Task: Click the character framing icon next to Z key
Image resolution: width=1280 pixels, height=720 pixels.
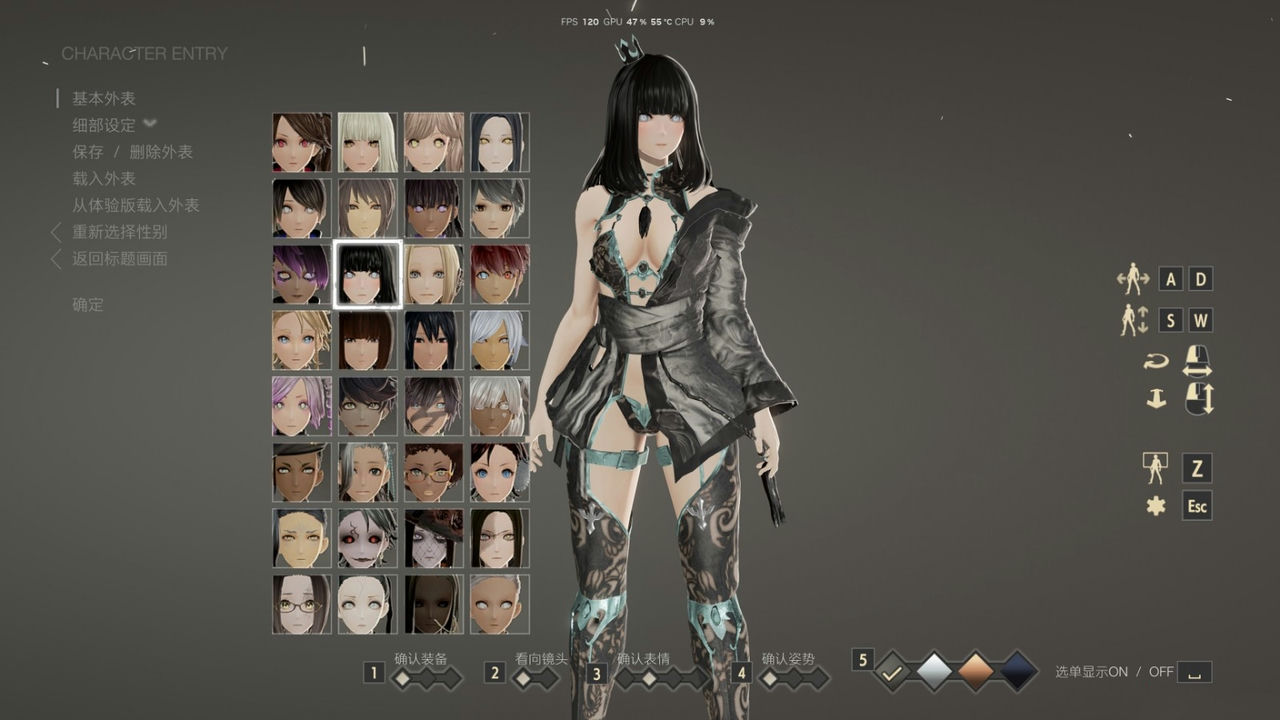Action: [x=1156, y=470]
